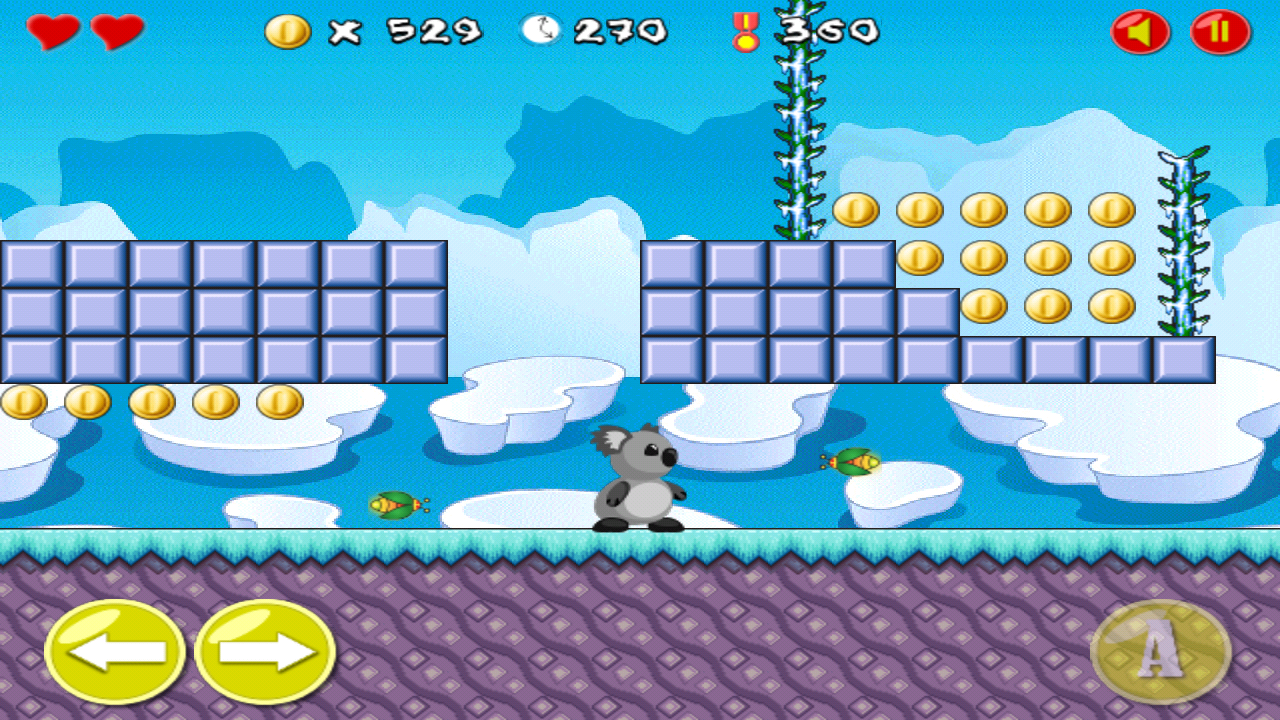Tap the coin counter icon
This screenshot has width=1280, height=720.
288,30
